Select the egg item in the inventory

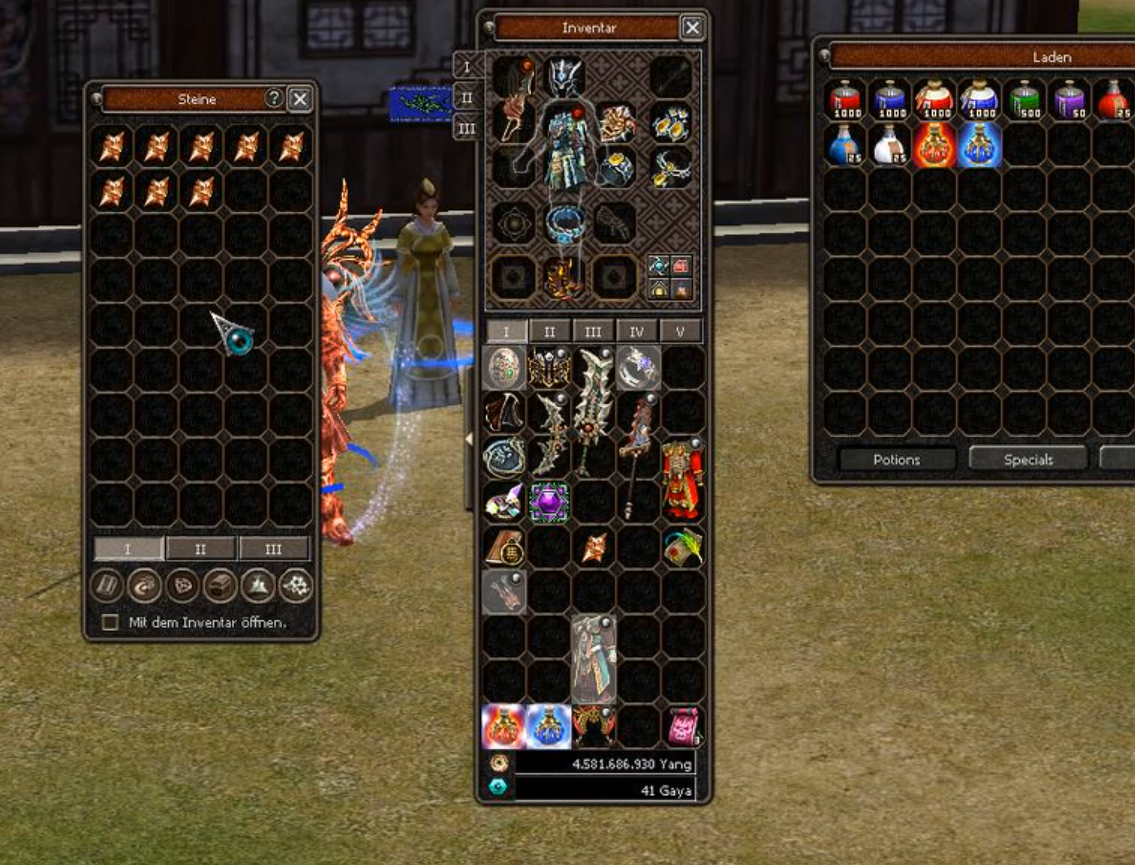tap(505, 367)
